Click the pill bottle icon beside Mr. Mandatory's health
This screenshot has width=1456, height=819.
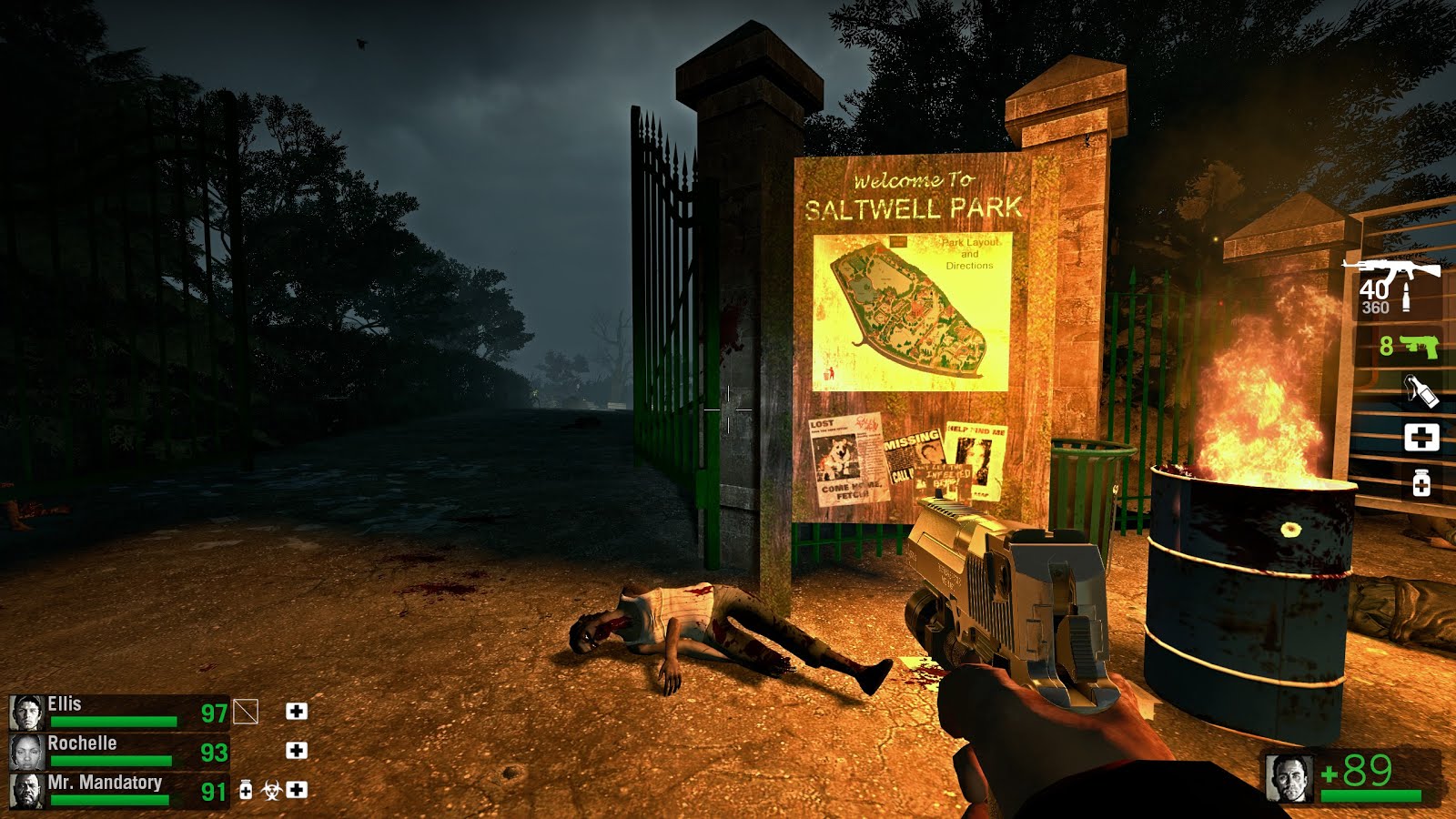pos(244,791)
